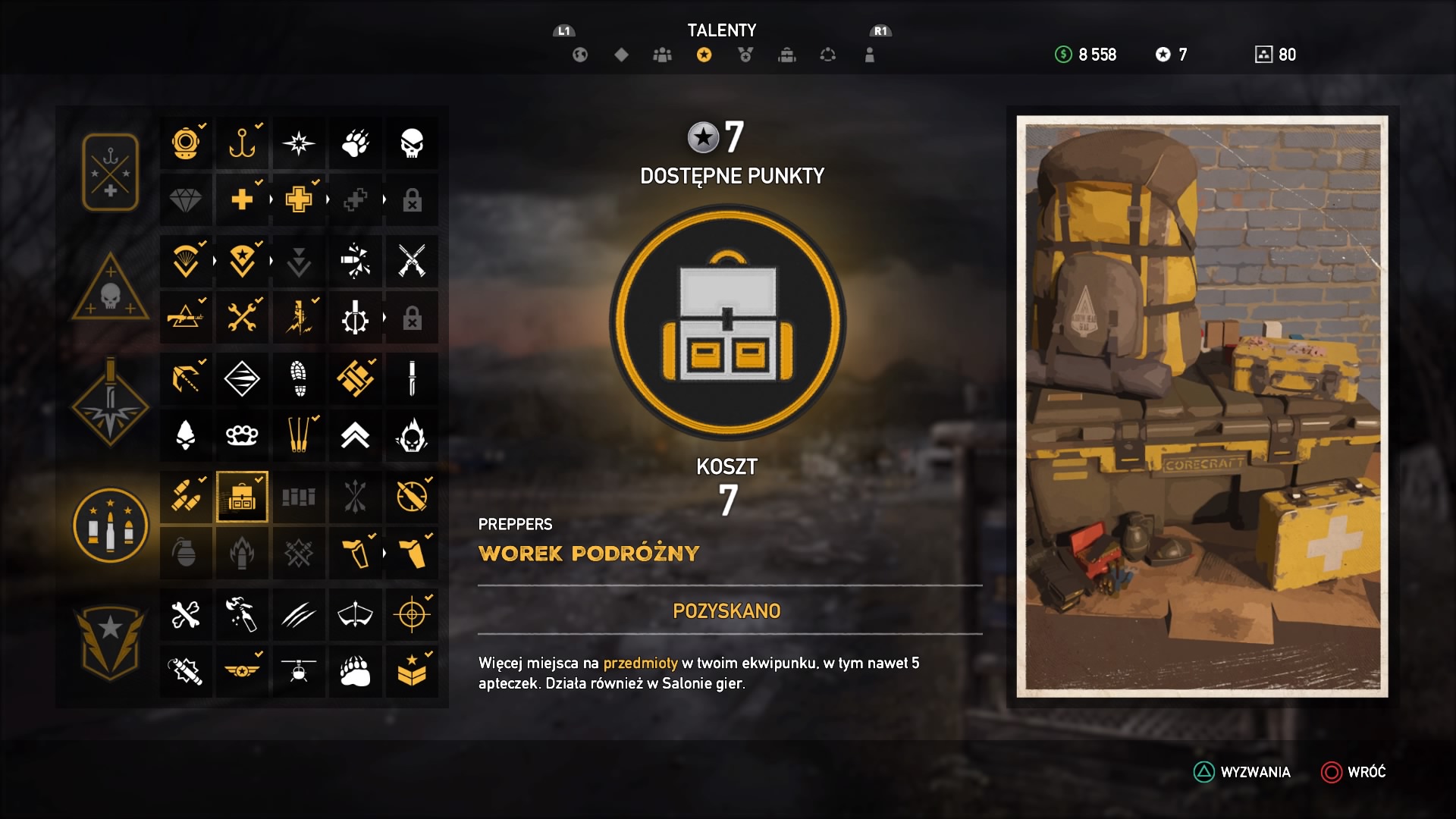The image size is (1456, 819).
Task: Open the star shield talent category
Action: (111, 641)
